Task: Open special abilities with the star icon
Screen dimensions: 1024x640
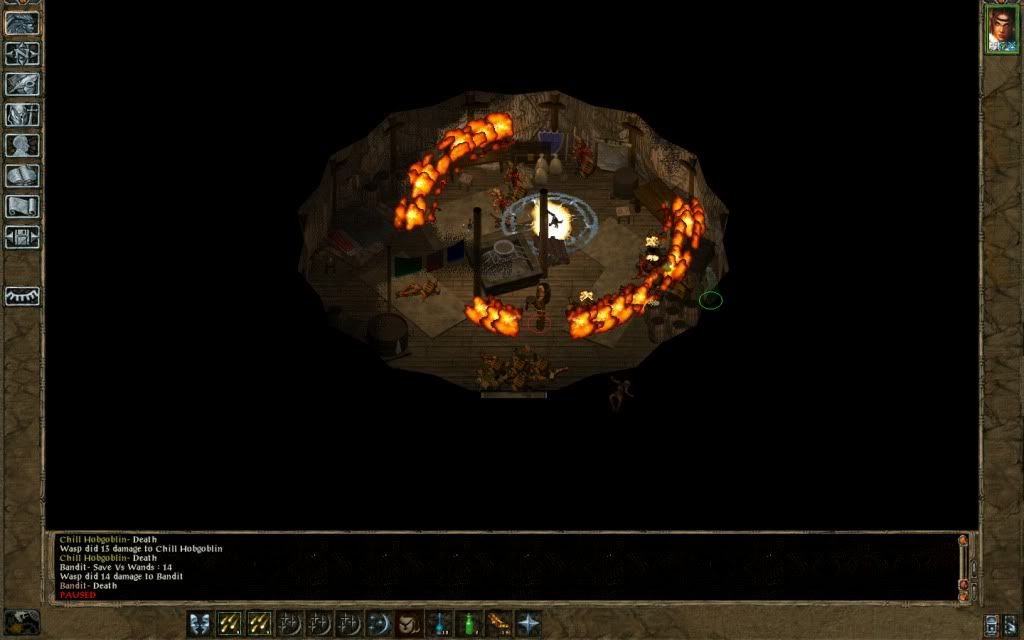Action: (x=527, y=623)
